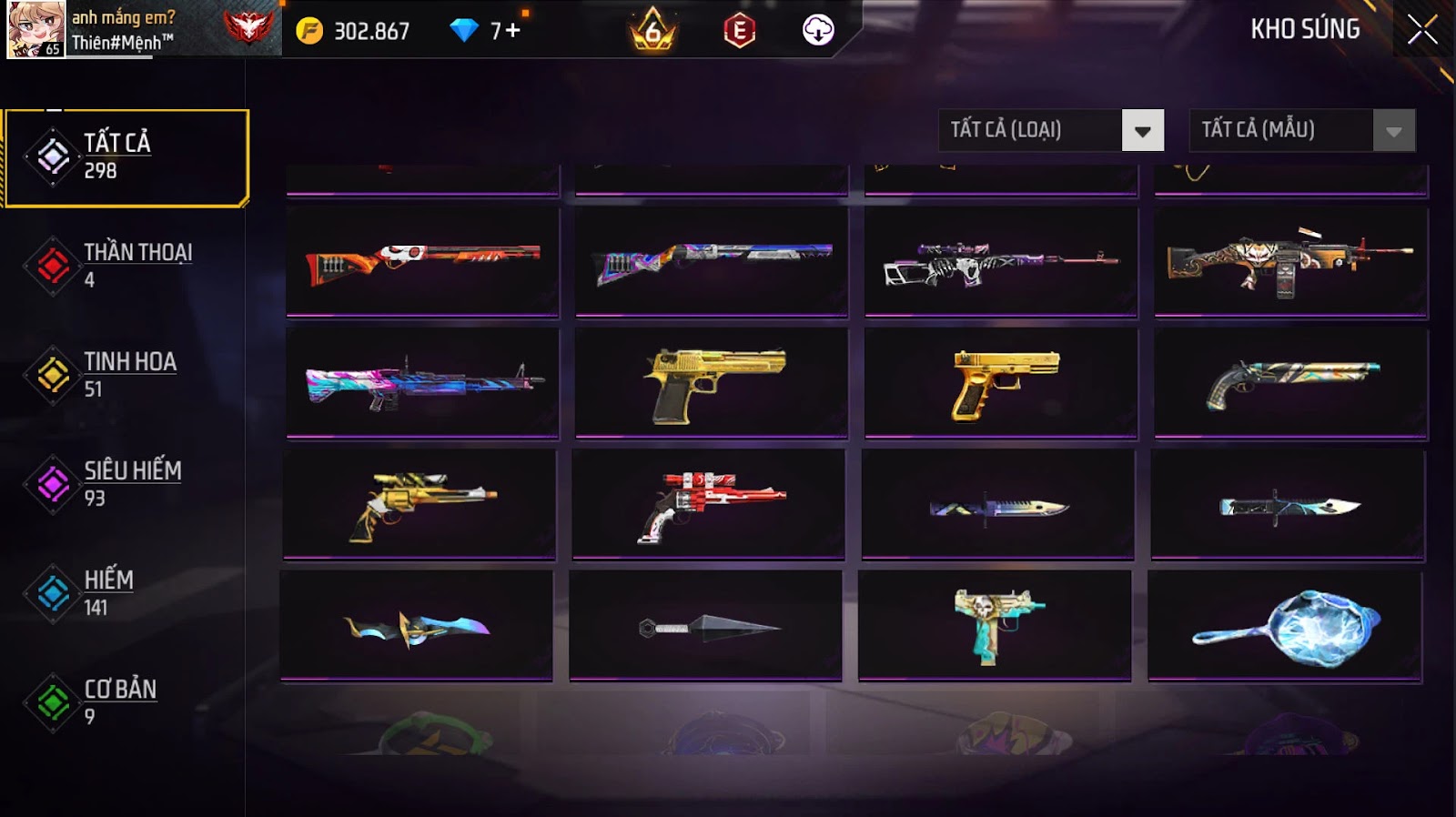Tap the cloud download icon
This screenshot has width=1456, height=817.
pyautogui.click(x=817, y=30)
